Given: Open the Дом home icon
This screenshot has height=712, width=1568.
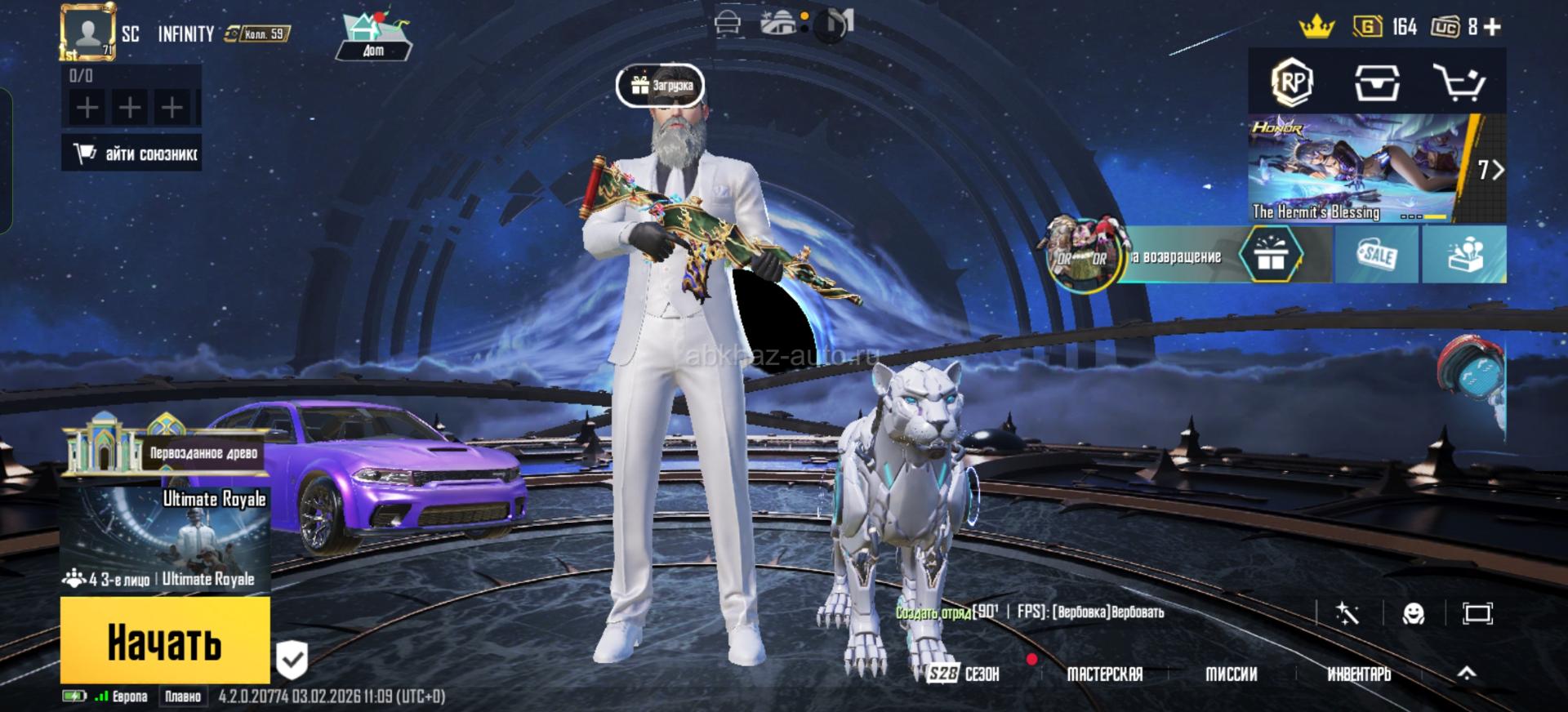Looking at the screenshot, I should tap(373, 37).
